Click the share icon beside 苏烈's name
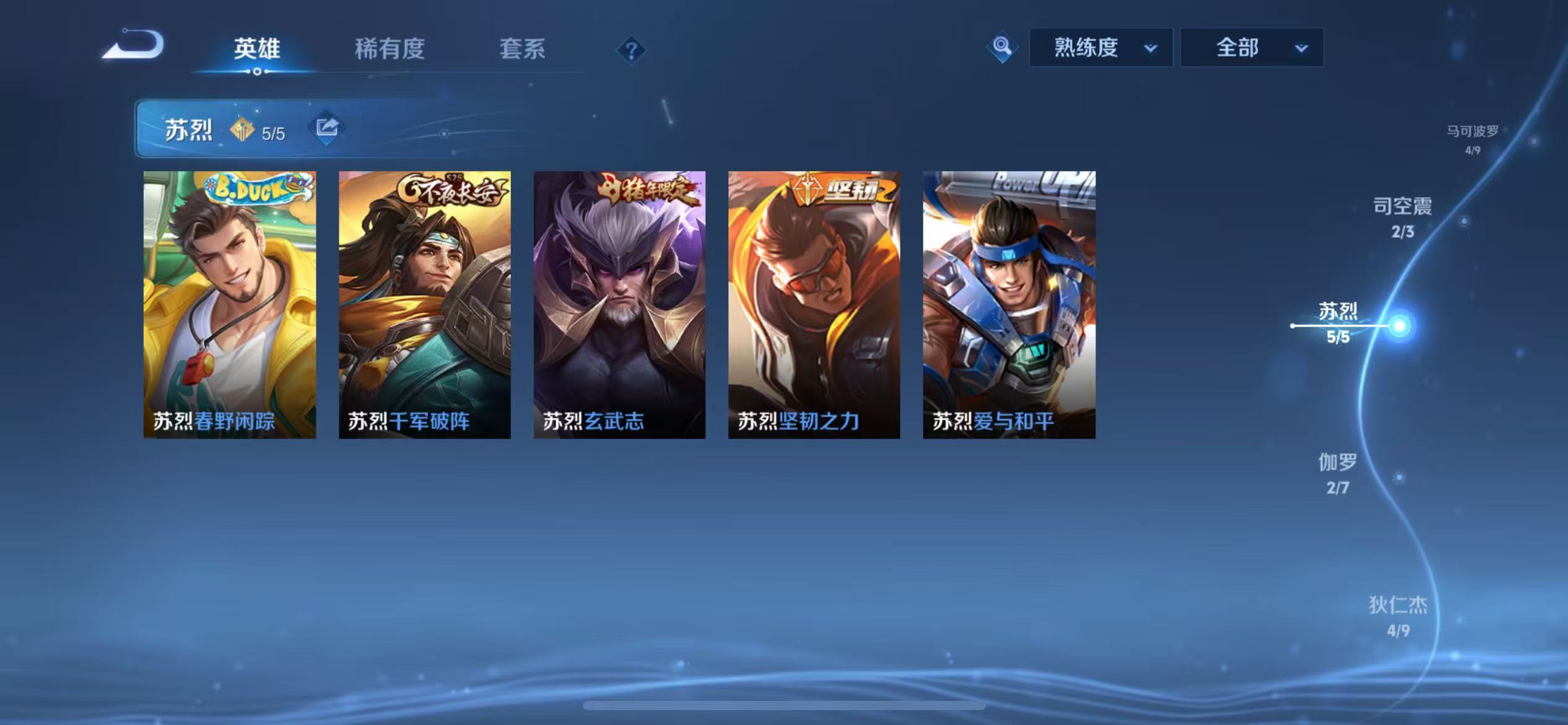 [329, 128]
